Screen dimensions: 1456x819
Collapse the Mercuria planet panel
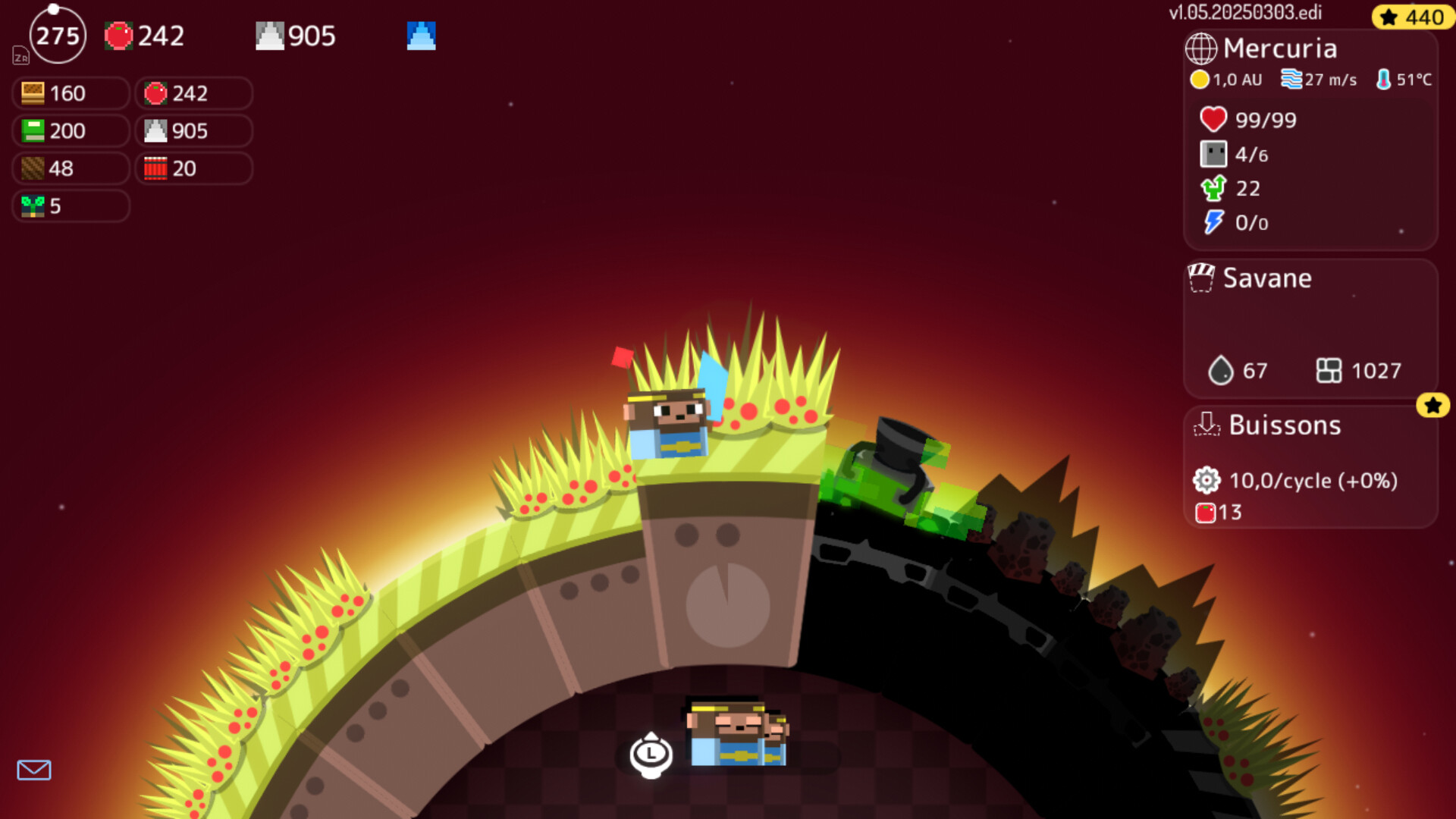[x=1279, y=48]
